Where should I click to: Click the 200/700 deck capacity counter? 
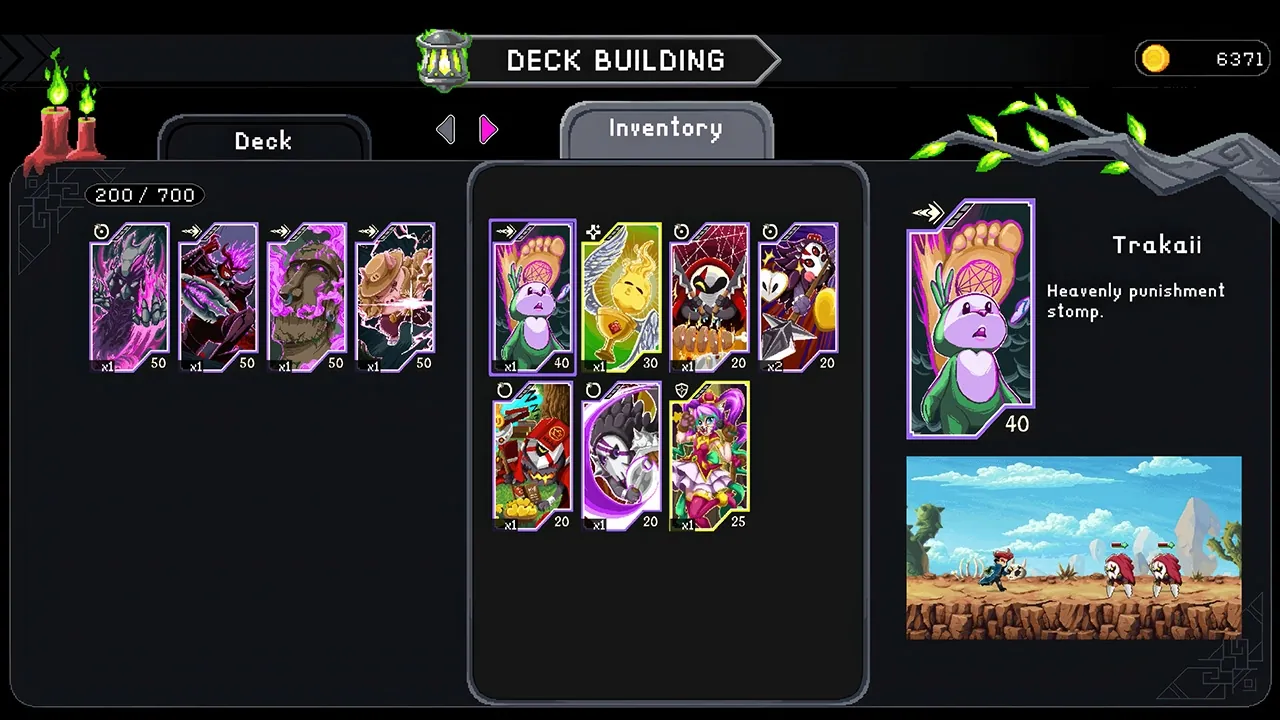point(144,195)
